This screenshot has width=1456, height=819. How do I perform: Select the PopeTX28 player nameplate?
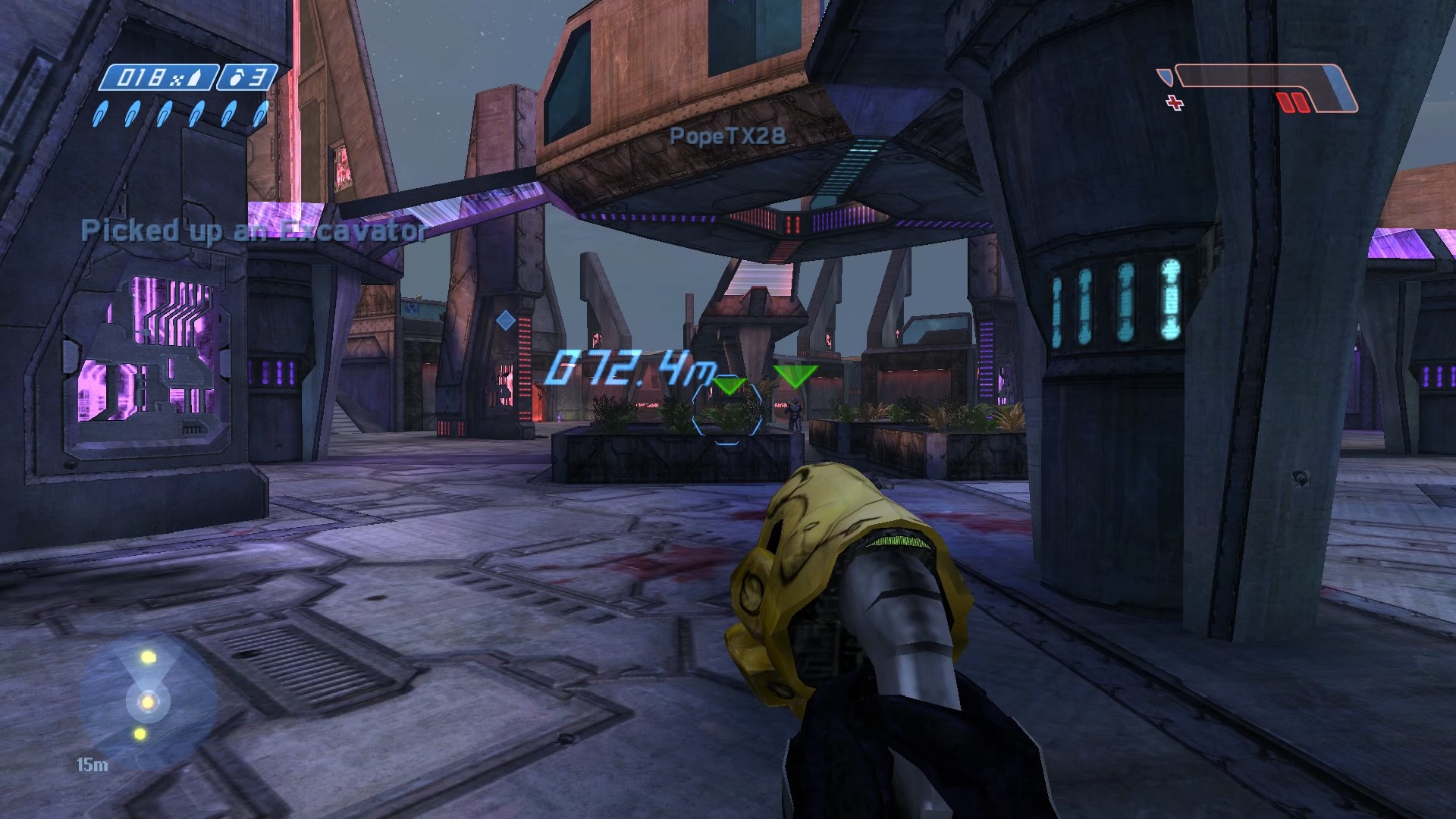(x=726, y=137)
